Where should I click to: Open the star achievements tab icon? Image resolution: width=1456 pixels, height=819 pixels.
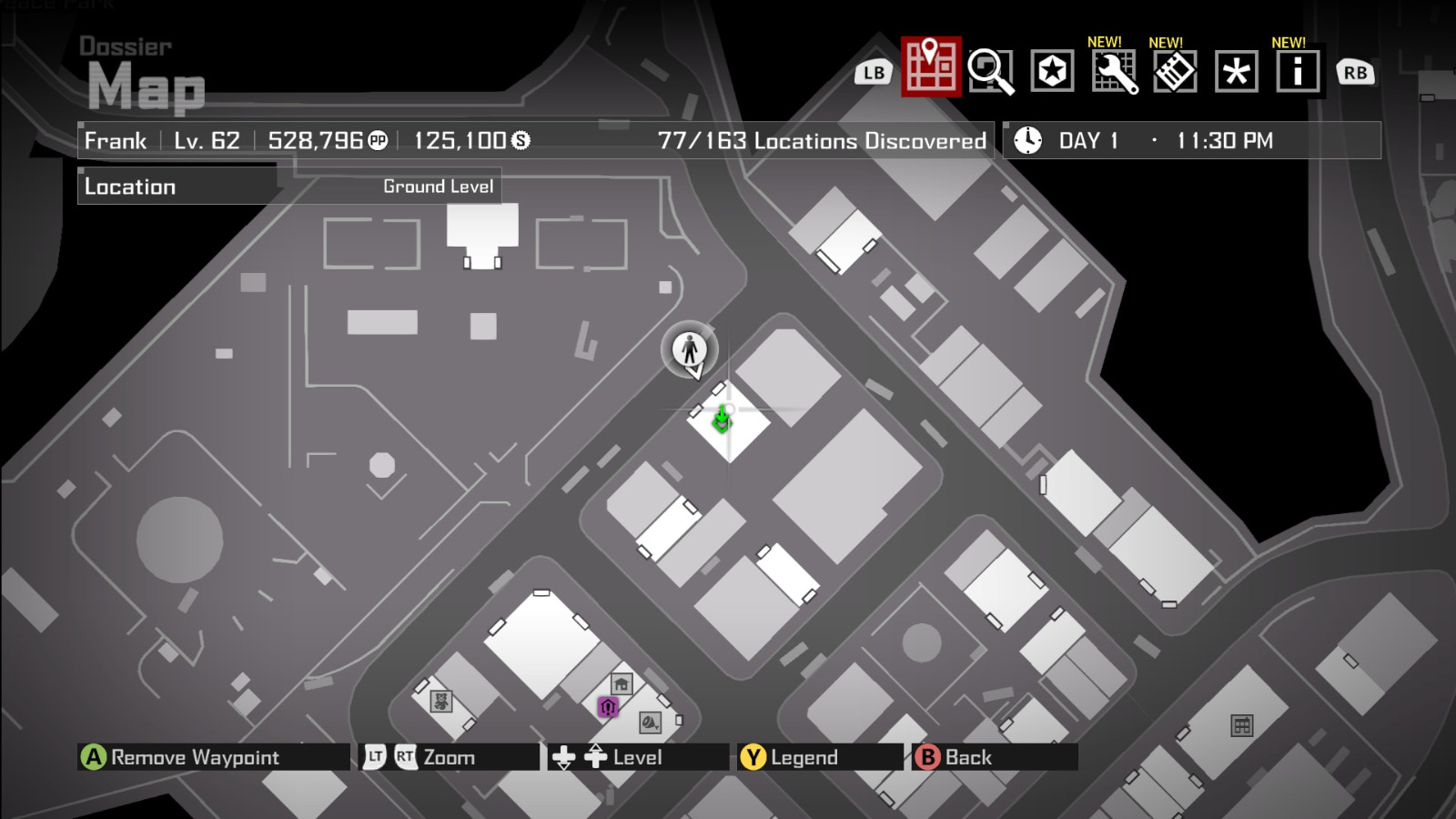coord(1053,71)
